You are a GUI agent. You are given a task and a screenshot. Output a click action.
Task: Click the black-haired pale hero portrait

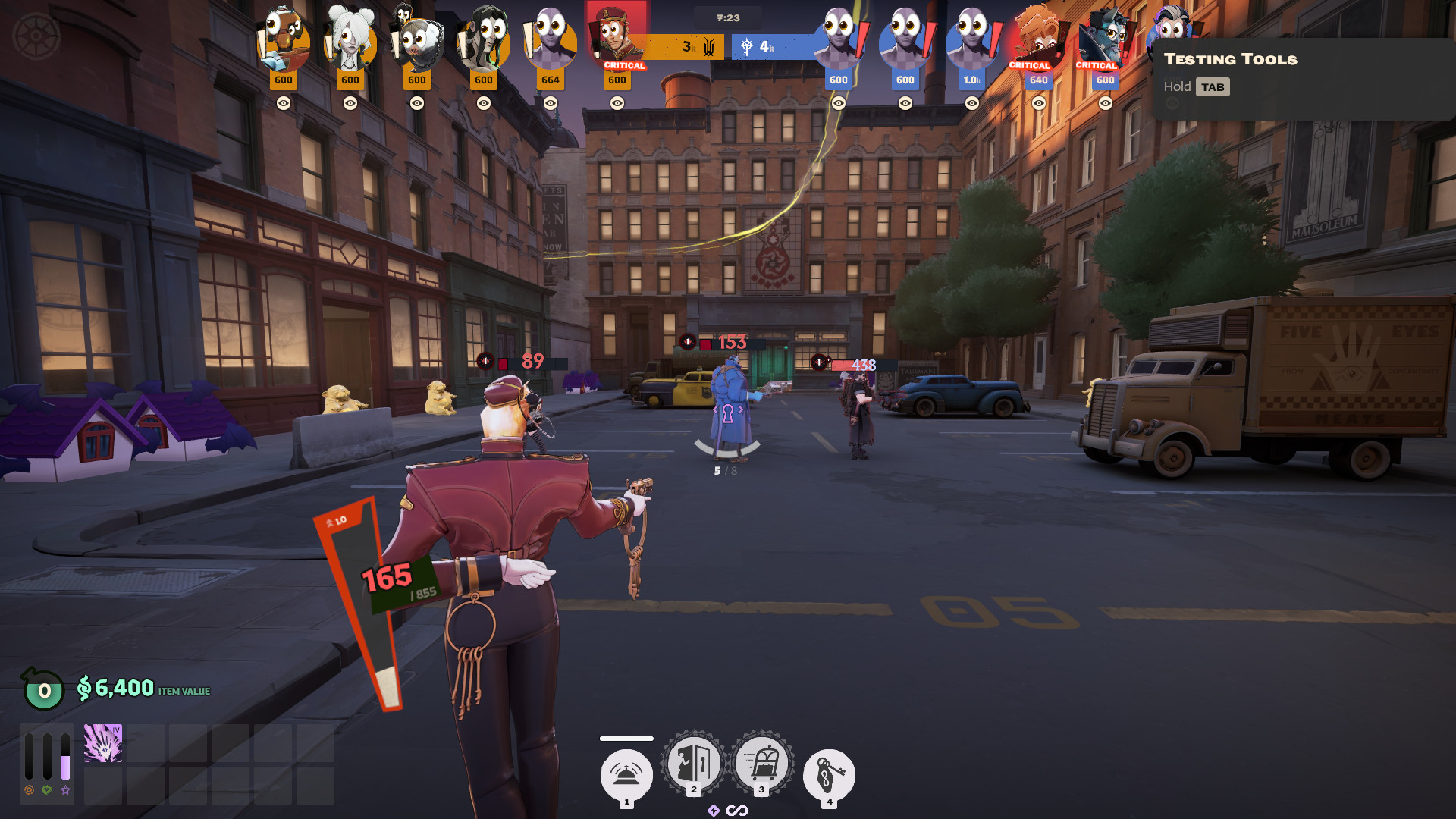click(484, 38)
